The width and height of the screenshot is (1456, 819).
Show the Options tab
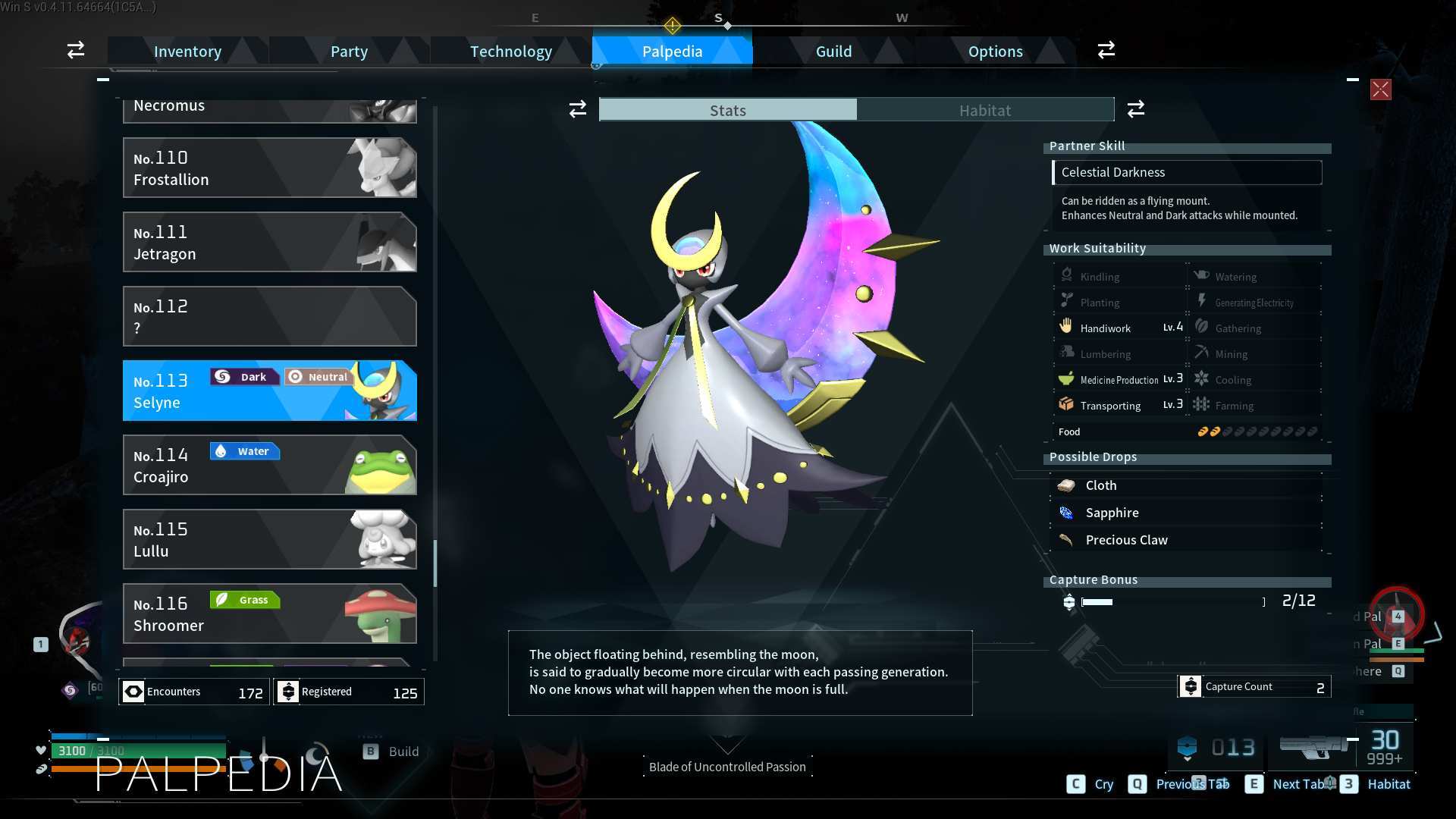tap(995, 52)
